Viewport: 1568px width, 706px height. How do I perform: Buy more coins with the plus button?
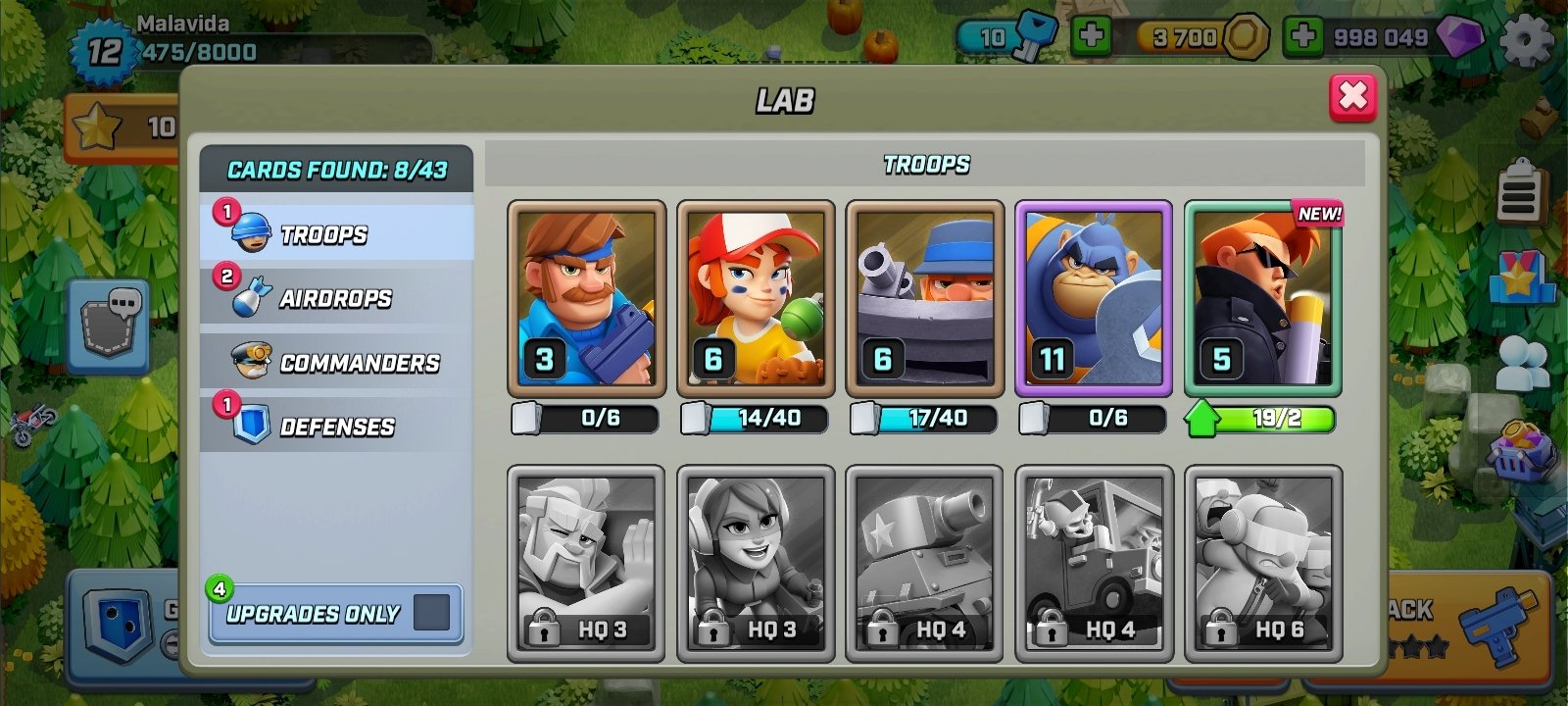(1090, 36)
